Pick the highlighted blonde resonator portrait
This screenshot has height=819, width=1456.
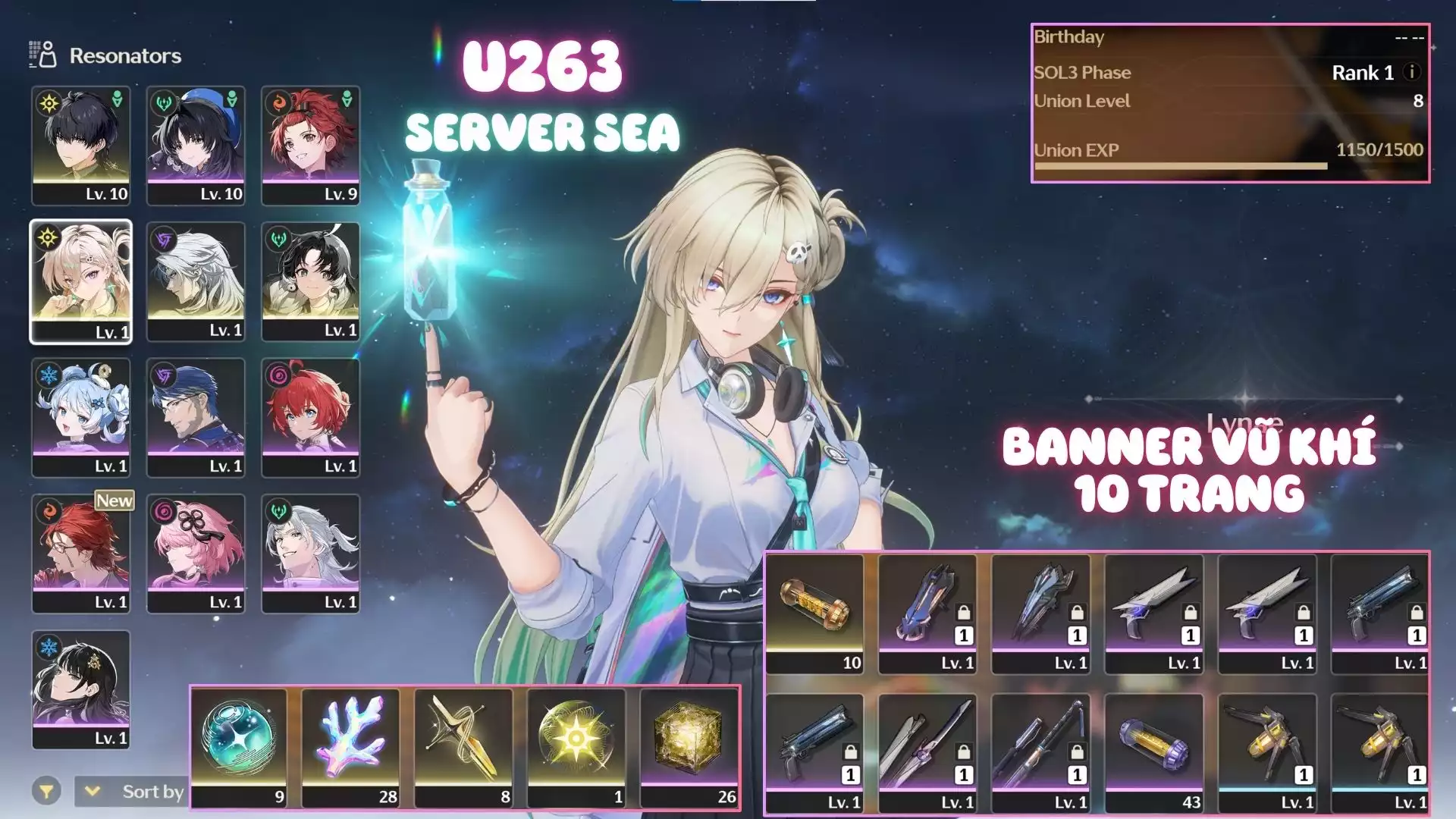(x=80, y=281)
